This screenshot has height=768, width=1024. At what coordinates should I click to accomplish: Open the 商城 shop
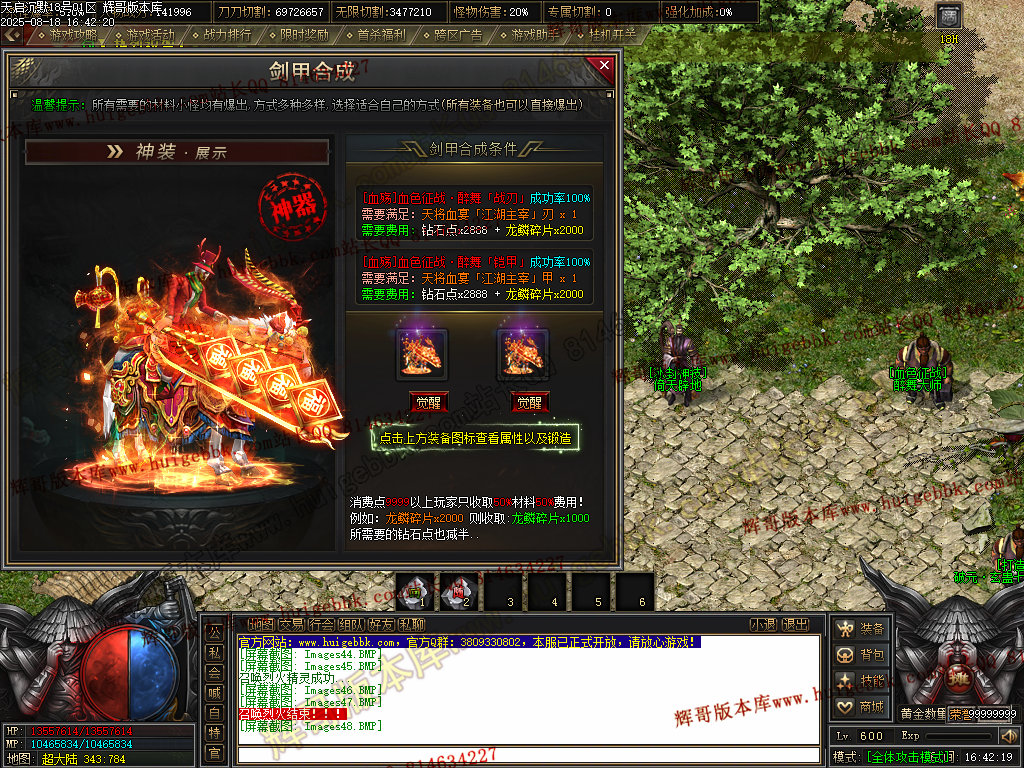pyautogui.click(x=861, y=706)
